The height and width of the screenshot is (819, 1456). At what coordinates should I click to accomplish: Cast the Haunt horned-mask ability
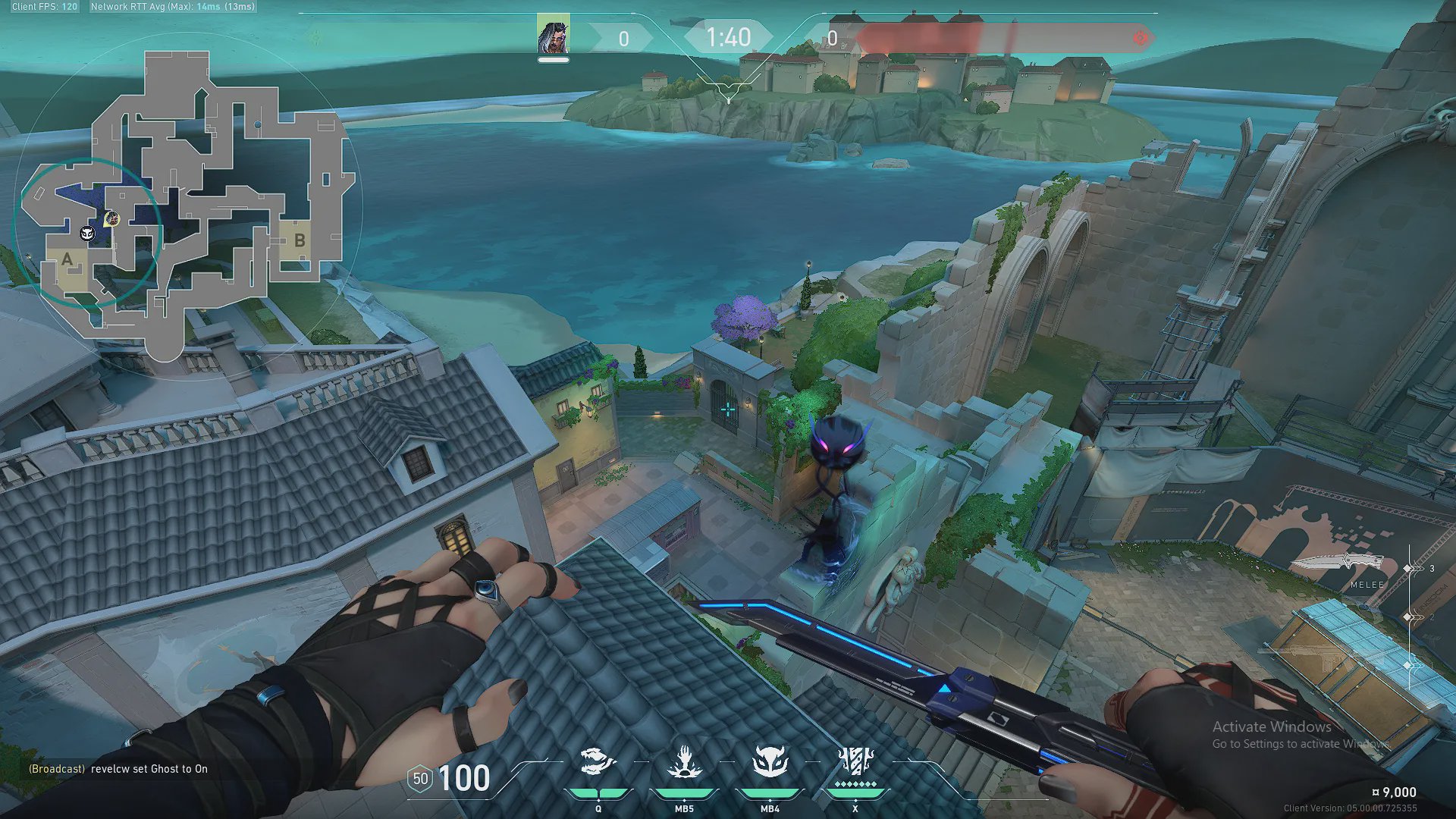coord(770,762)
